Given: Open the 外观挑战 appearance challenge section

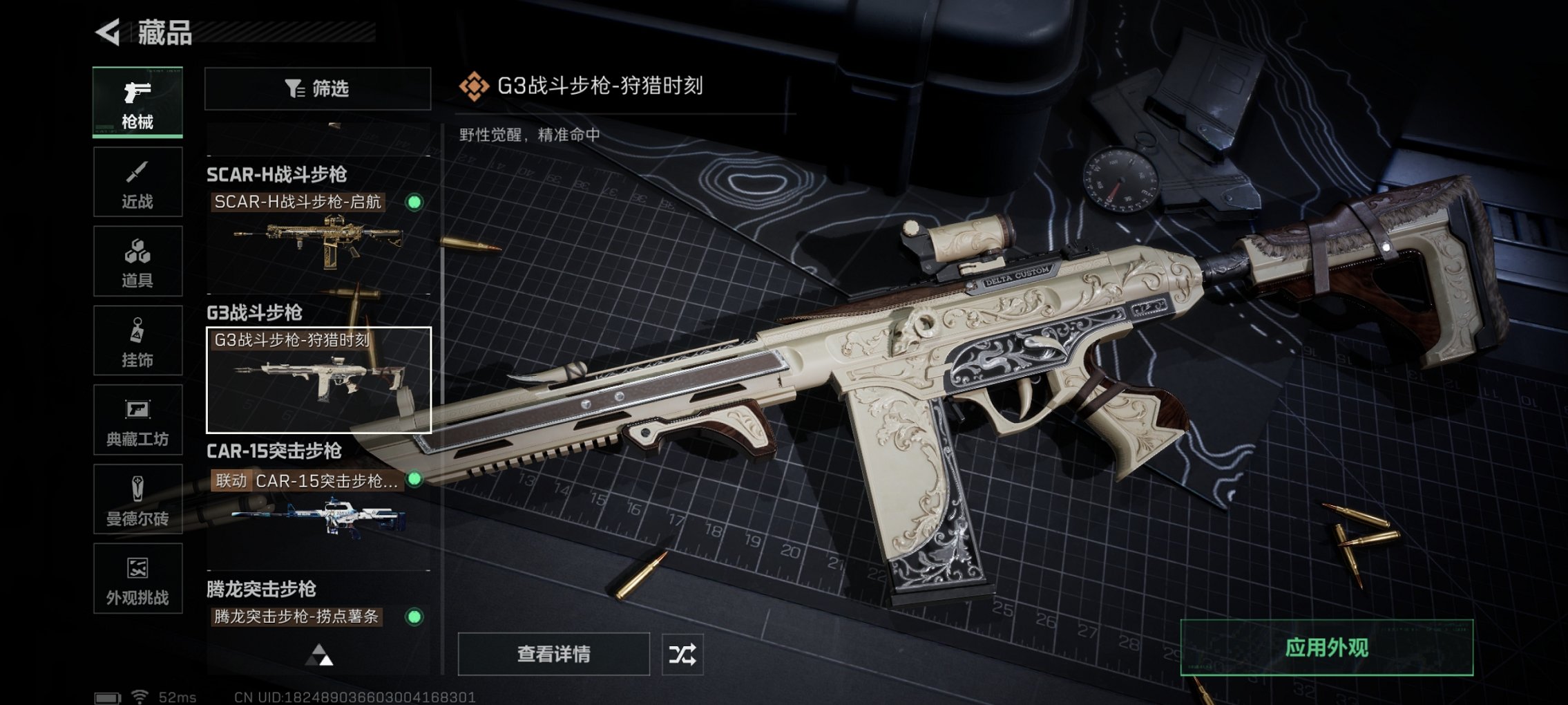Looking at the screenshot, I should coord(137,579).
